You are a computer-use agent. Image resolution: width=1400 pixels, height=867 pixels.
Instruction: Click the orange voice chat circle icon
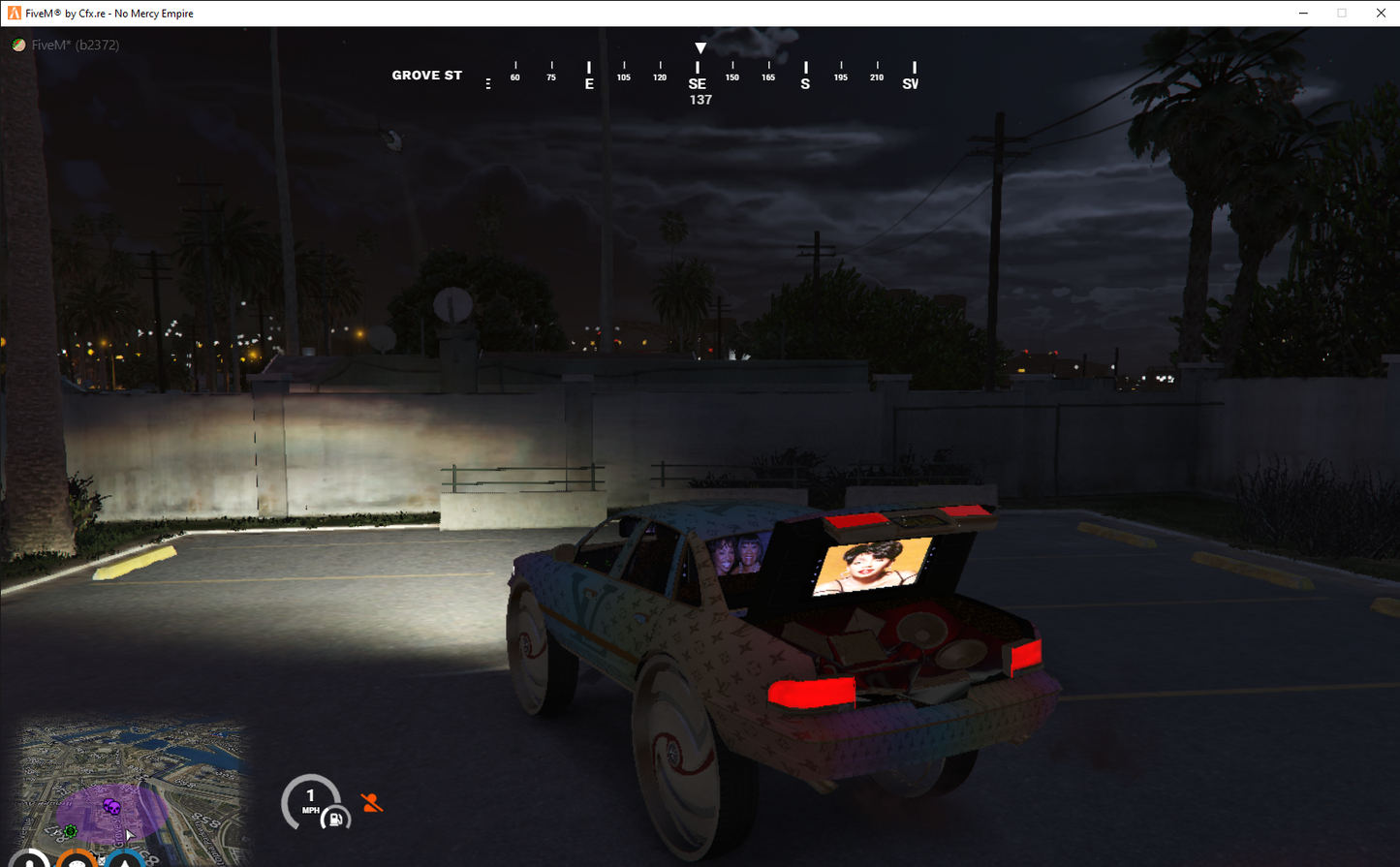coord(76,860)
